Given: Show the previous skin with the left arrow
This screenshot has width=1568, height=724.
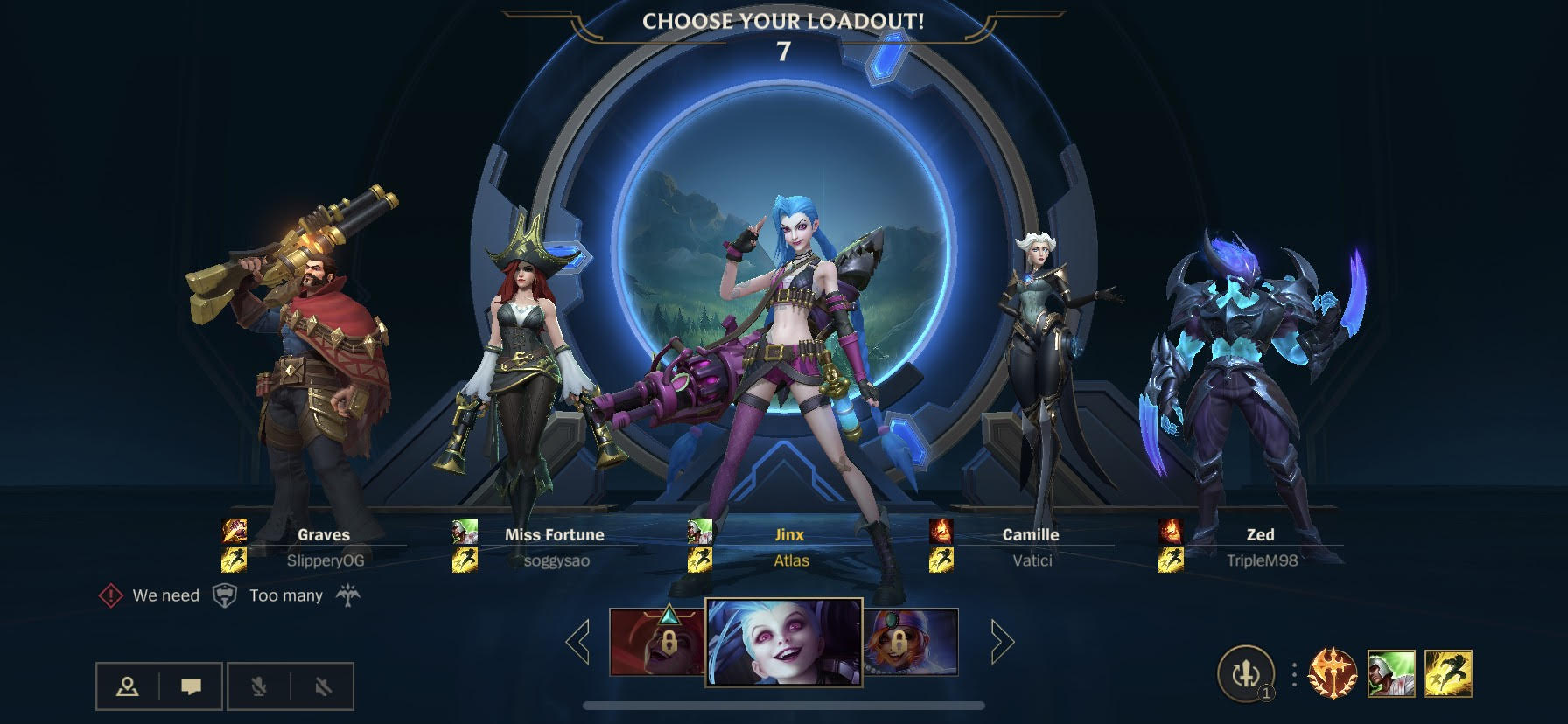Looking at the screenshot, I should coord(578,643).
